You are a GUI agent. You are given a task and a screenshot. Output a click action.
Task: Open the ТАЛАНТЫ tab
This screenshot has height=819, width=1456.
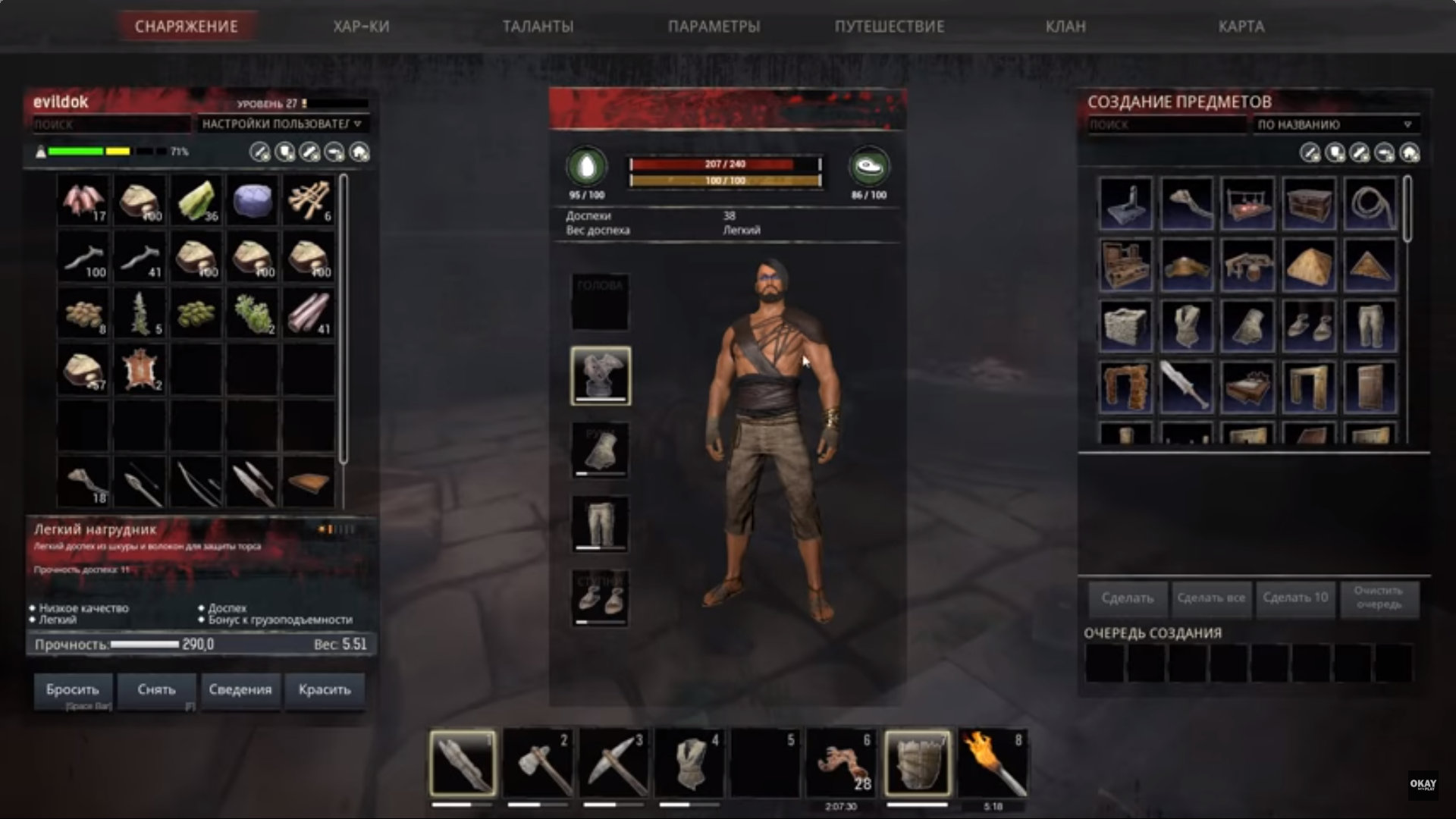coord(538,27)
